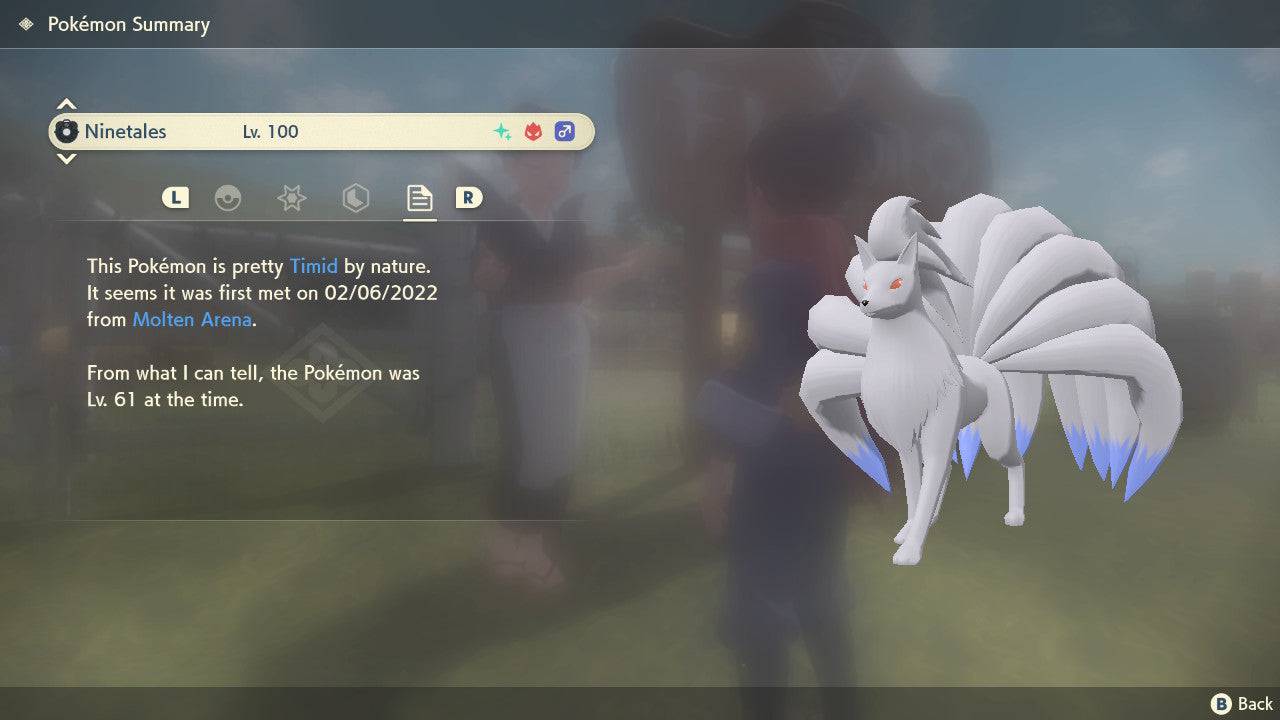Click the Ninetales 3D model
Screen dimensions: 1280x720
click(x=980, y=370)
